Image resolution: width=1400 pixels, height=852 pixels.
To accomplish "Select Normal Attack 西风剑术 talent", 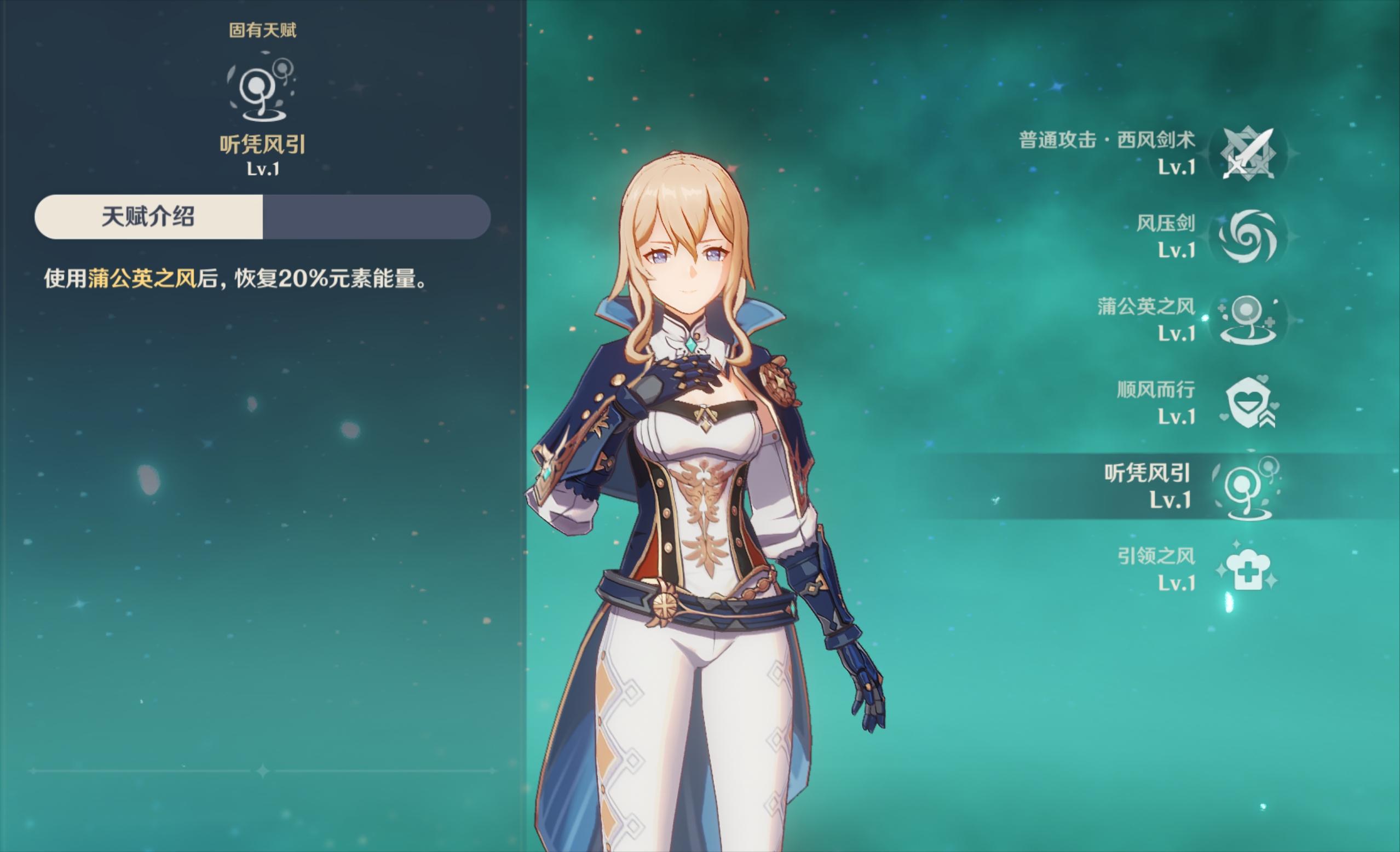I will pyautogui.click(x=1248, y=153).
